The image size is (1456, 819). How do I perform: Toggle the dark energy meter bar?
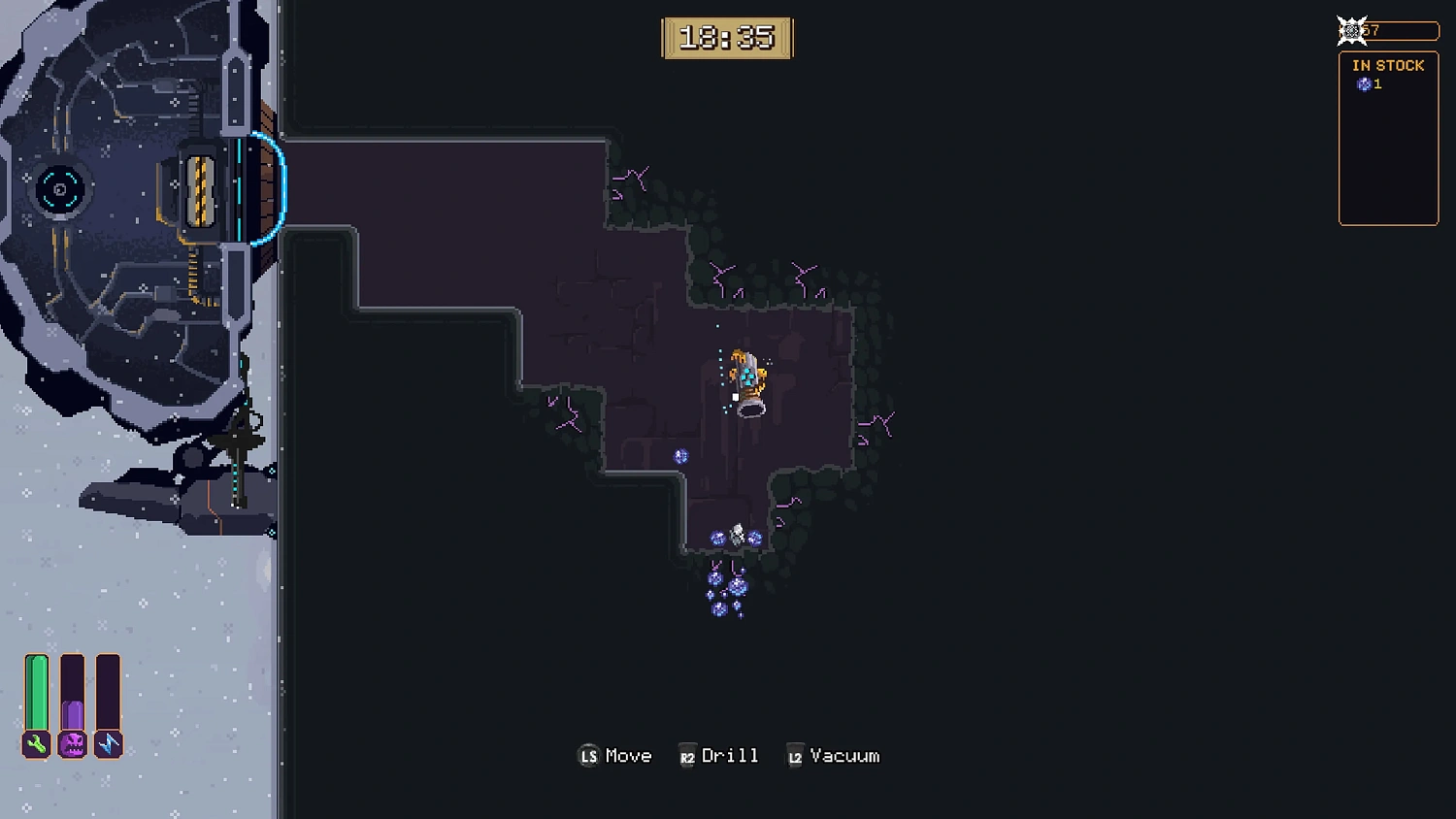[x=108, y=691]
